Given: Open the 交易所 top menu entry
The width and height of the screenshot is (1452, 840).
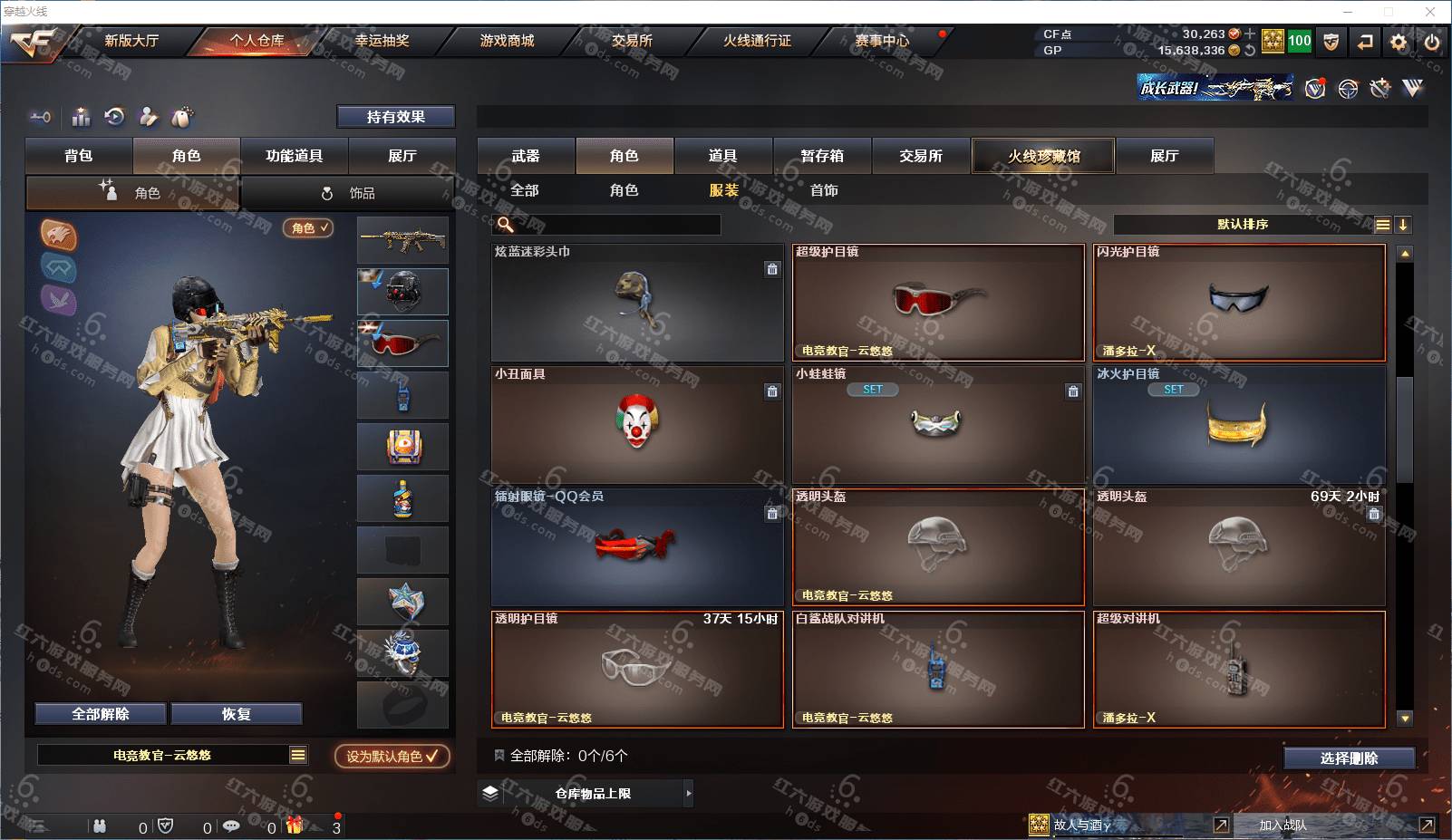Looking at the screenshot, I should pyautogui.click(x=632, y=41).
